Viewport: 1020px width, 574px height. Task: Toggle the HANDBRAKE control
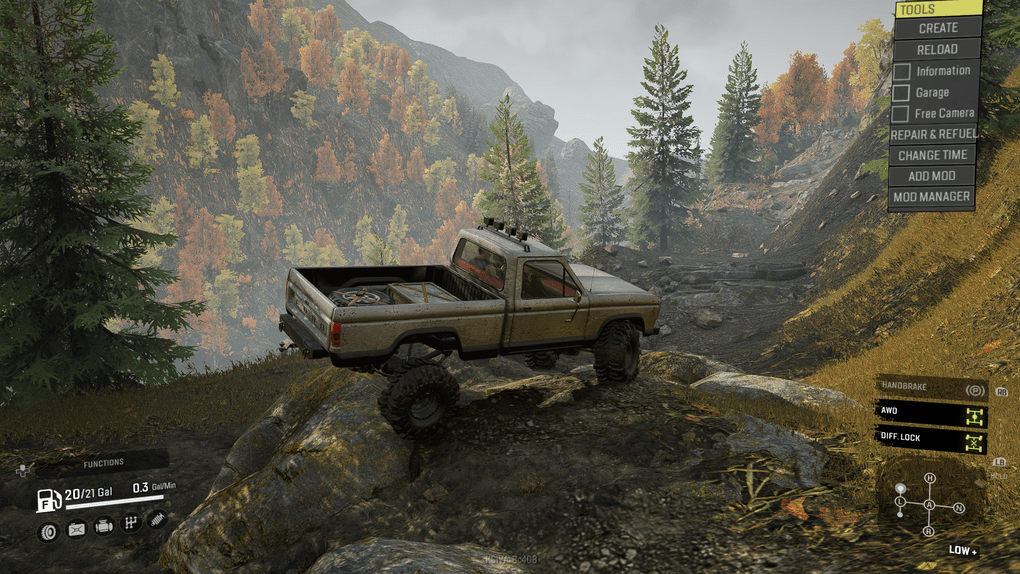[930, 389]
